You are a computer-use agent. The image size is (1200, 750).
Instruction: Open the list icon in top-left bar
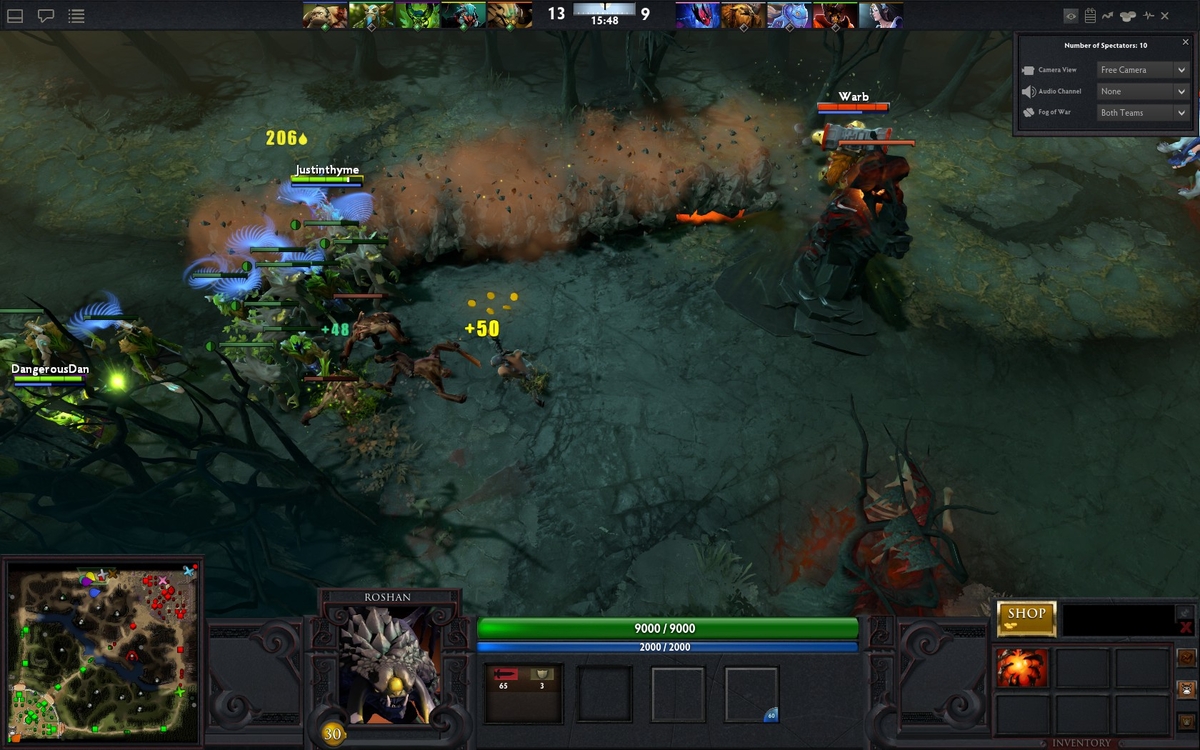(x=77, y=16)
